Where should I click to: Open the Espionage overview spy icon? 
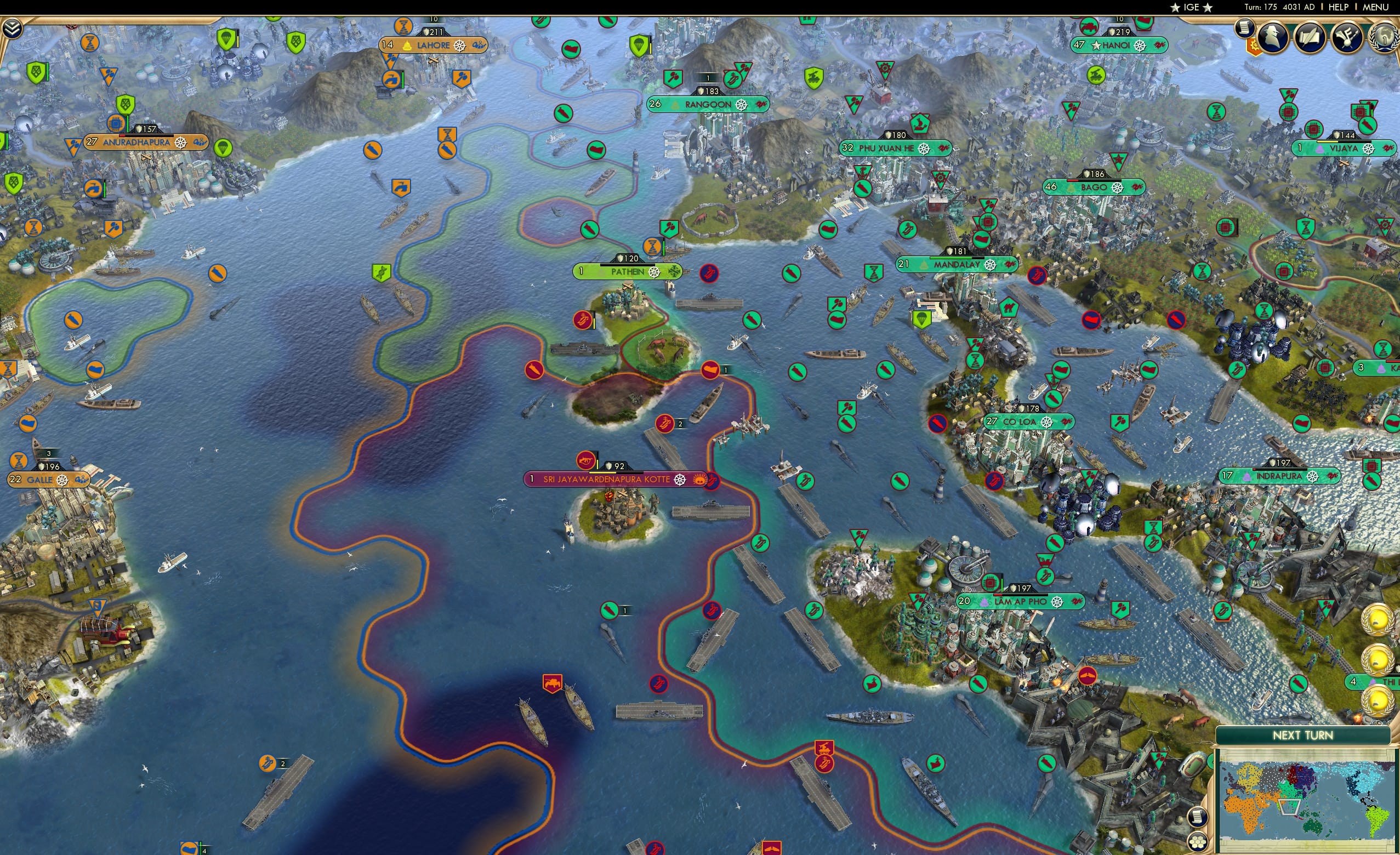(x=1273, y=38)
